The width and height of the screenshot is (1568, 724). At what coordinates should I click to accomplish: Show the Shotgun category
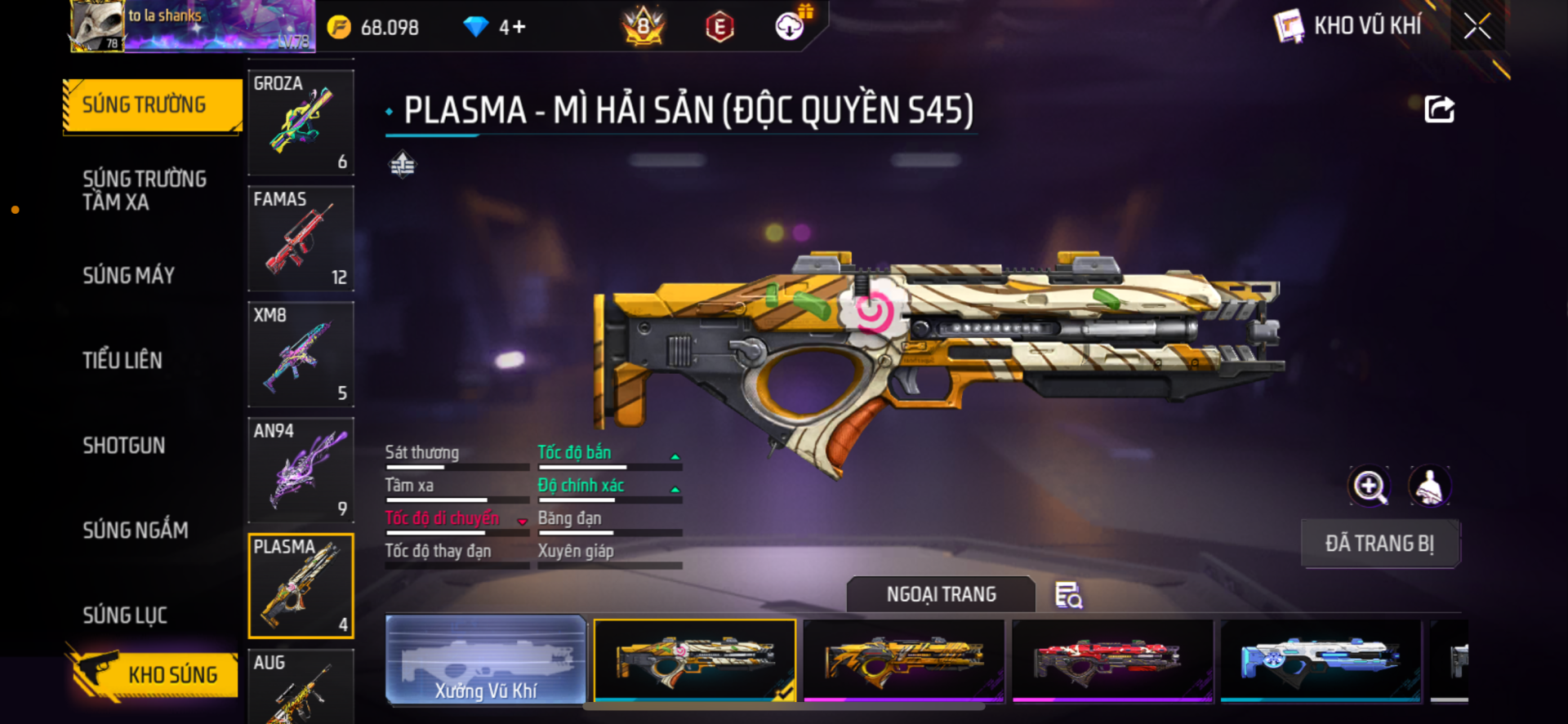tap(124, 445)
